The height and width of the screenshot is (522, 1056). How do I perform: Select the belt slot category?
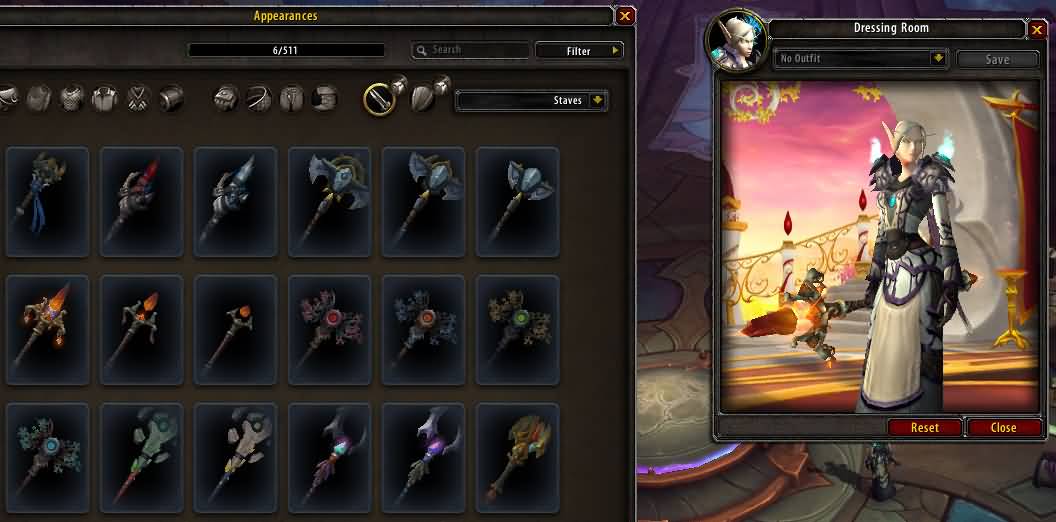259,98
